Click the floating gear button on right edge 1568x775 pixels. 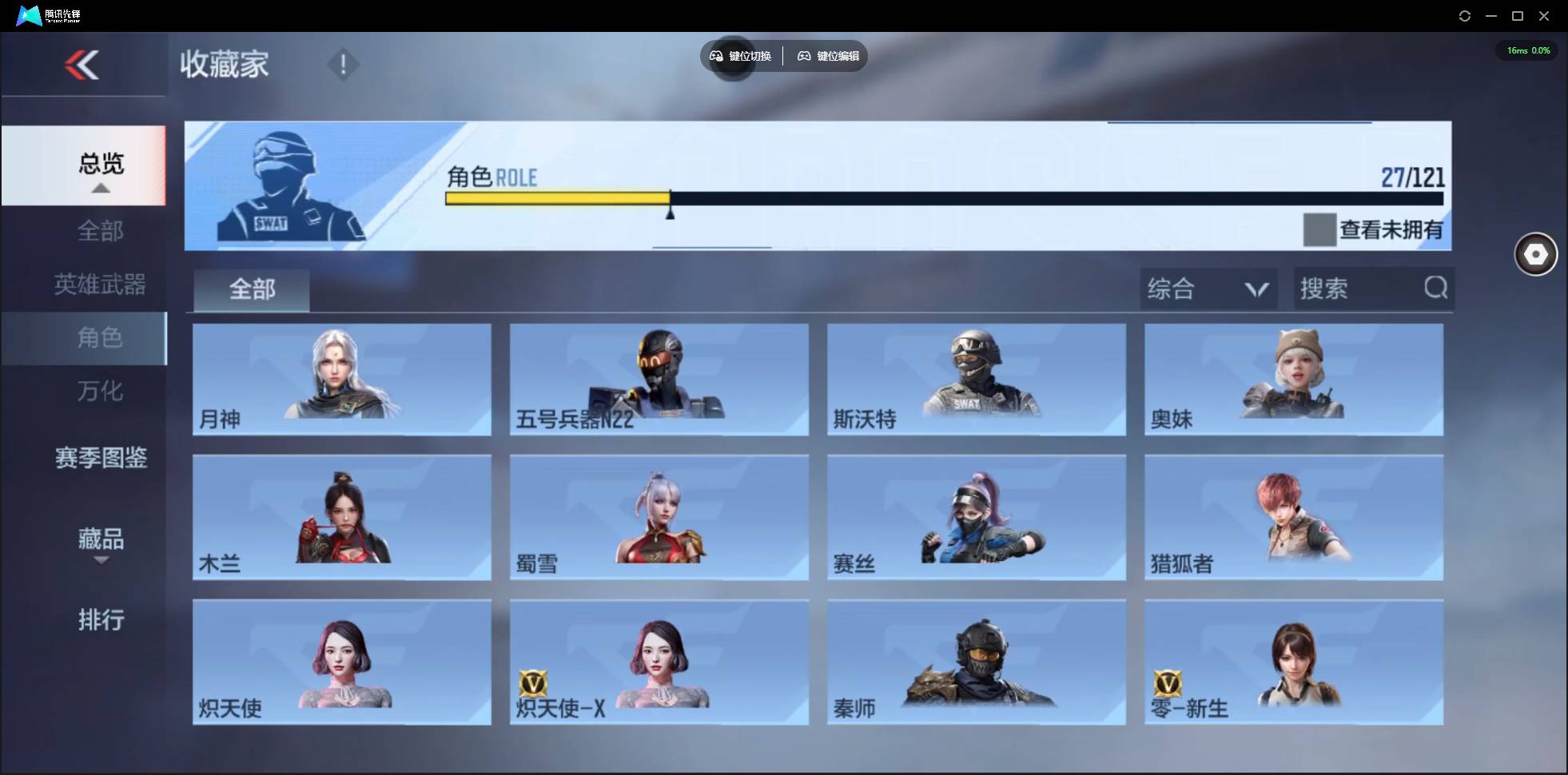tap(1534, 254)
